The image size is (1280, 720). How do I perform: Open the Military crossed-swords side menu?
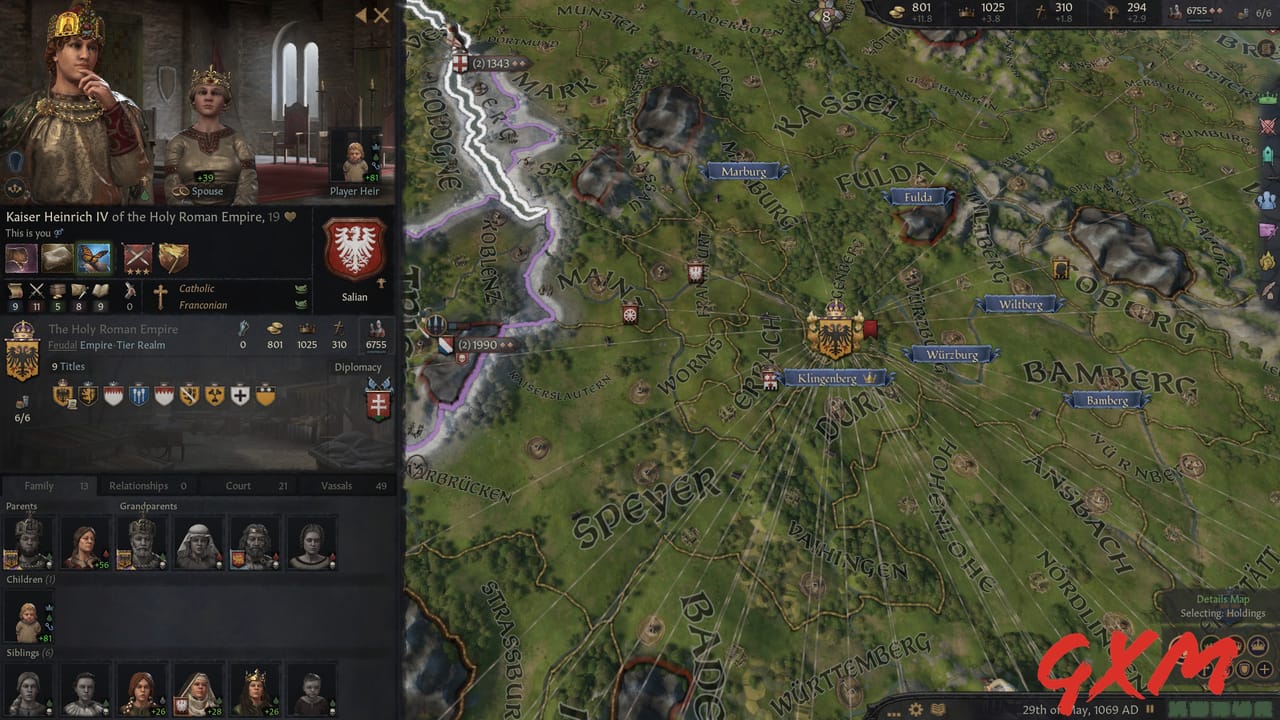pyautogui.click(x=1267, y=127)
